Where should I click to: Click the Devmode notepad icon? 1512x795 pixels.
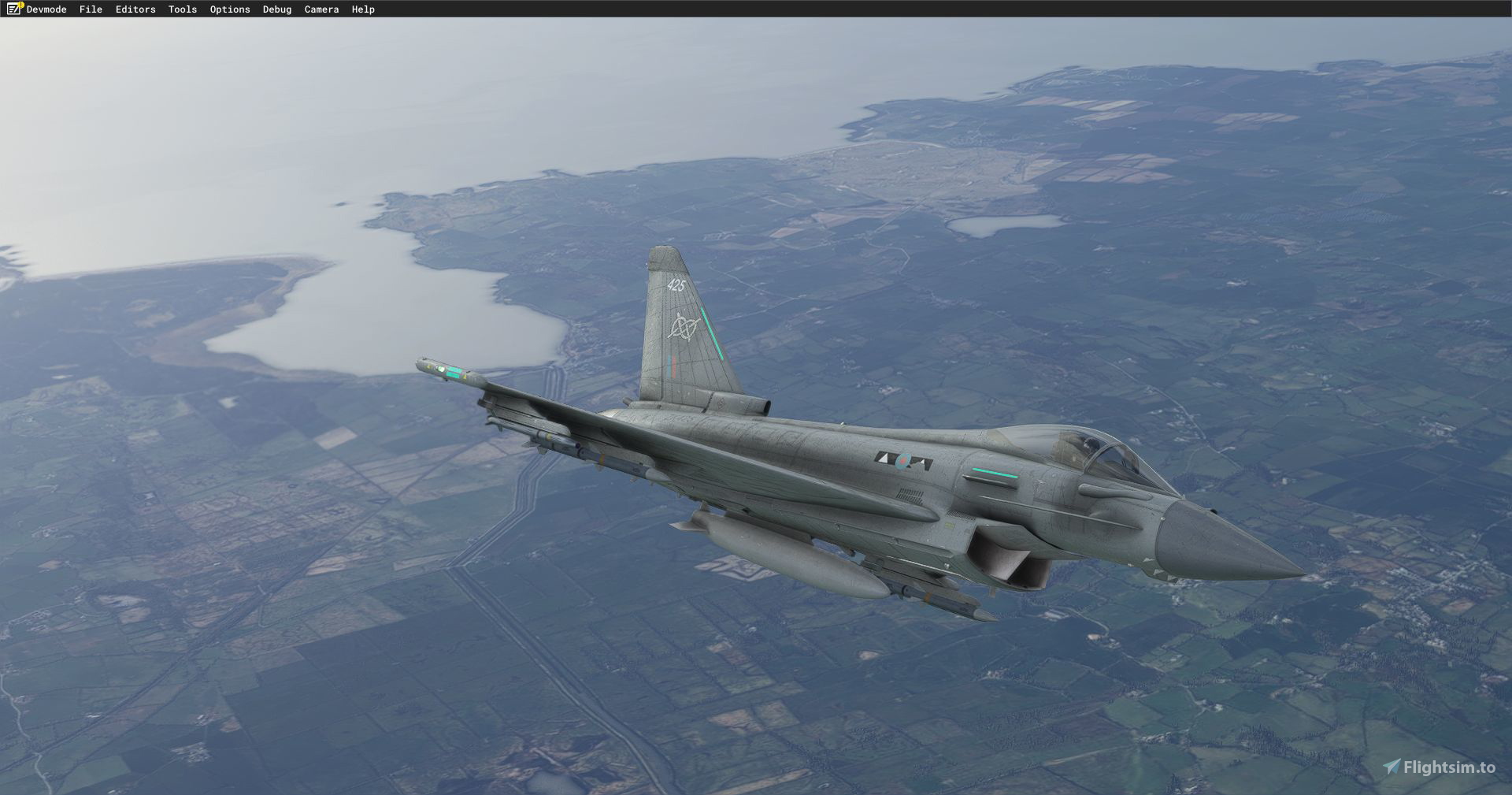(x=13, y=9)
